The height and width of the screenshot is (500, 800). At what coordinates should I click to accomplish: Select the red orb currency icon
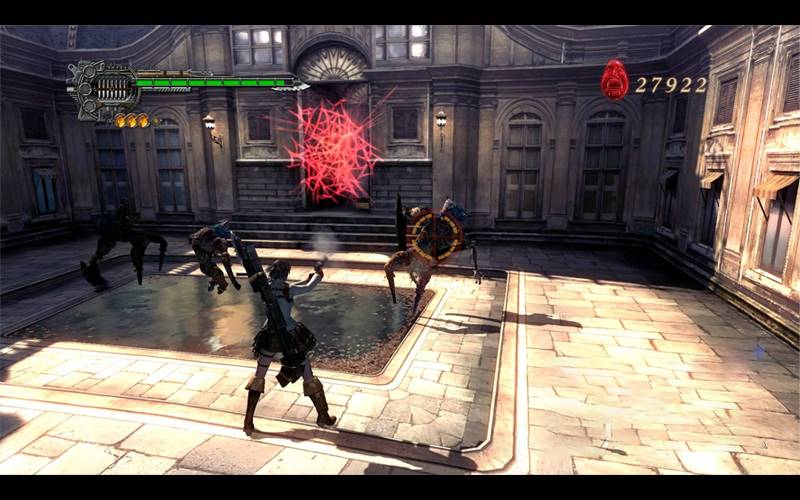click(x=615, y=80)
